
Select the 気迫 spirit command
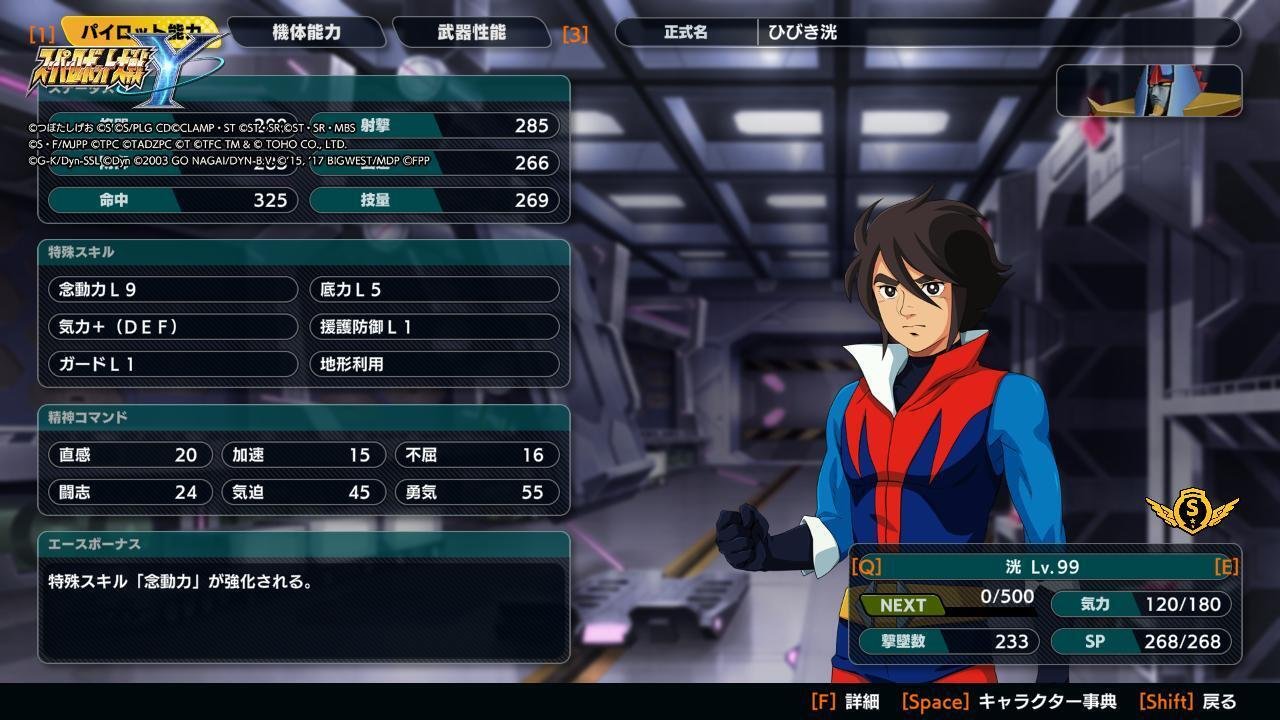tap(303, 492)
